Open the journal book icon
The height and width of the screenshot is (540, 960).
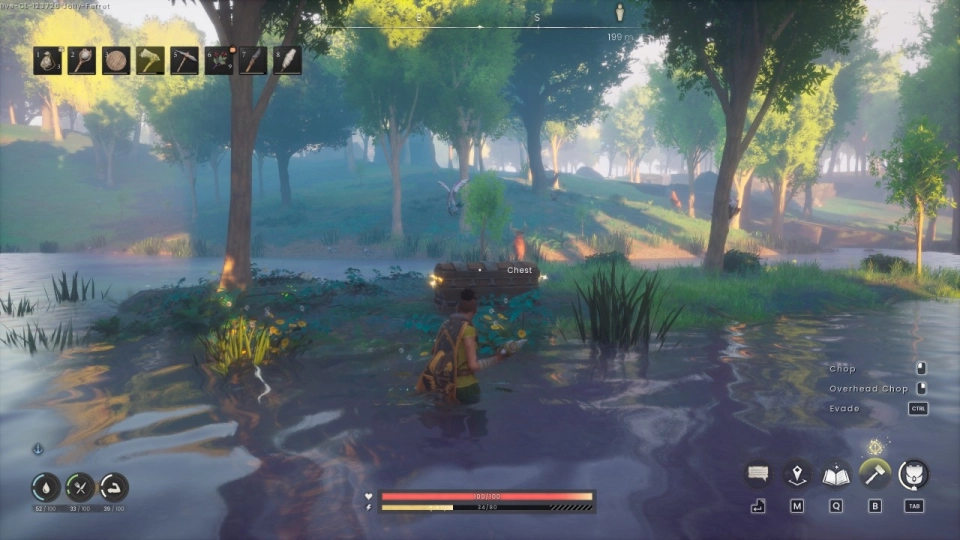tap(836, 474)
